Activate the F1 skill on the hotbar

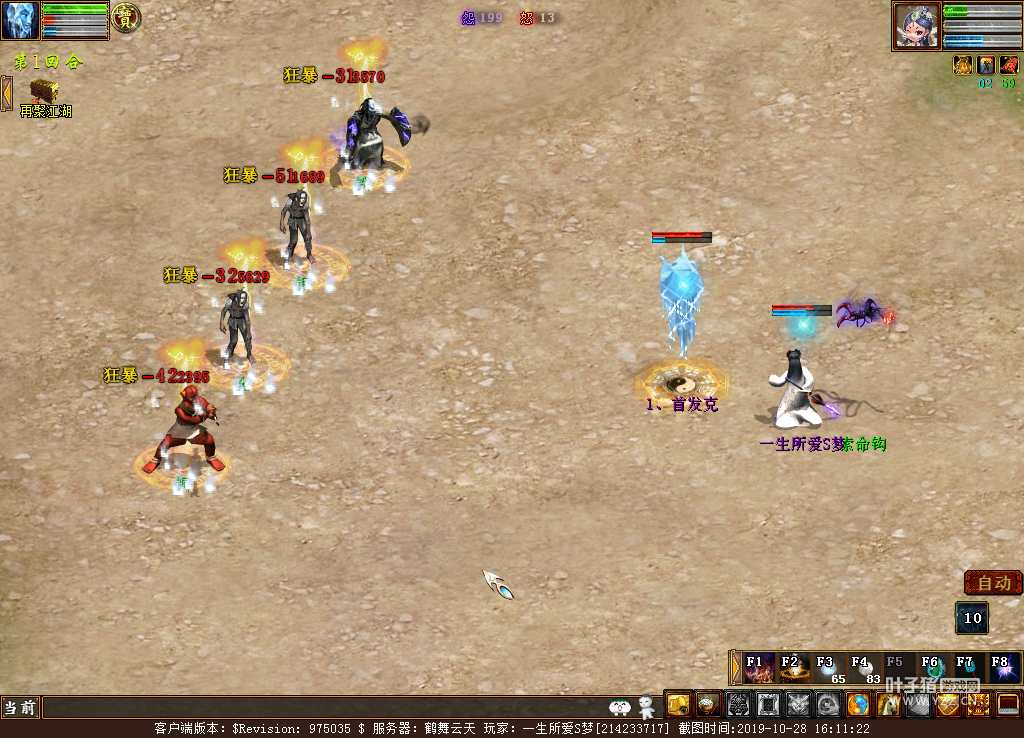pos(759,668)
